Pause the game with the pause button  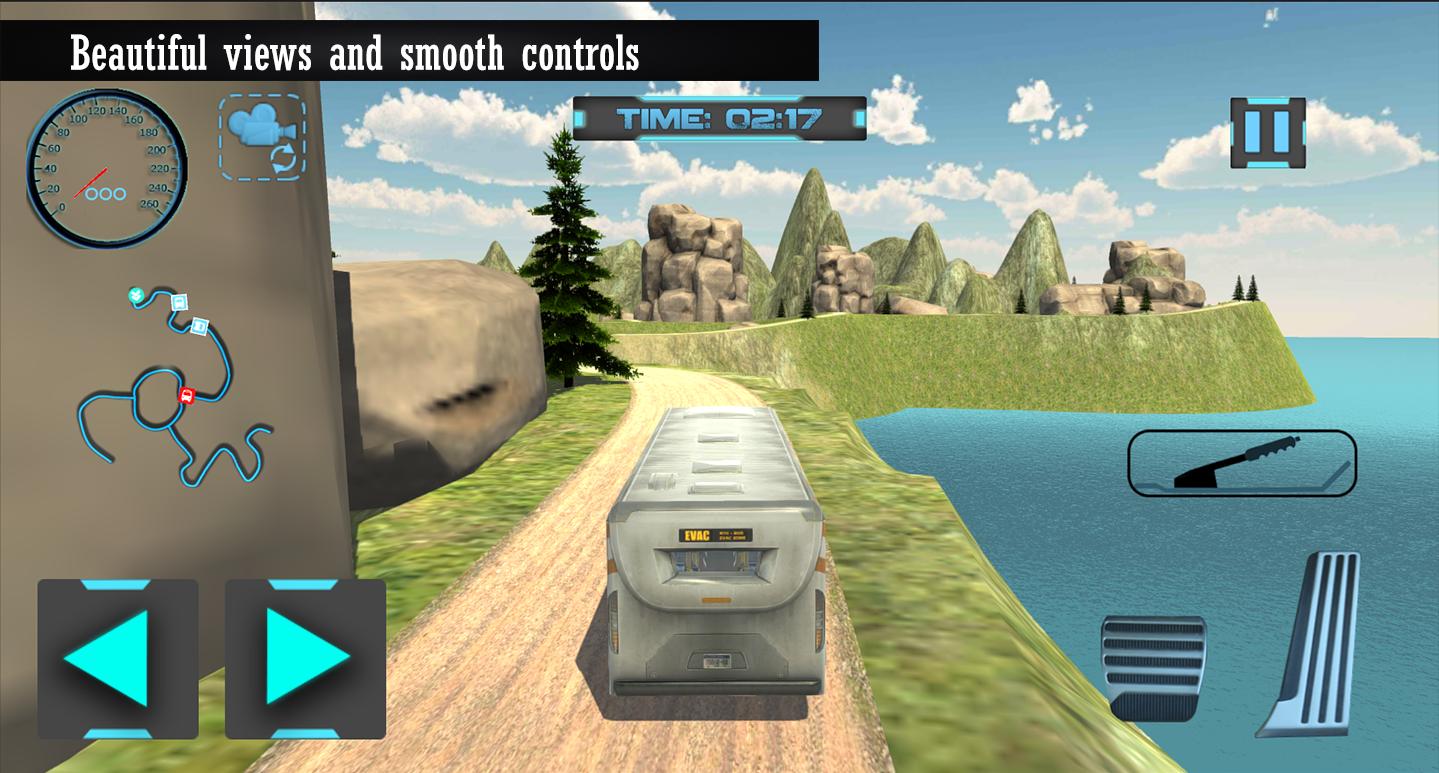1270,131
